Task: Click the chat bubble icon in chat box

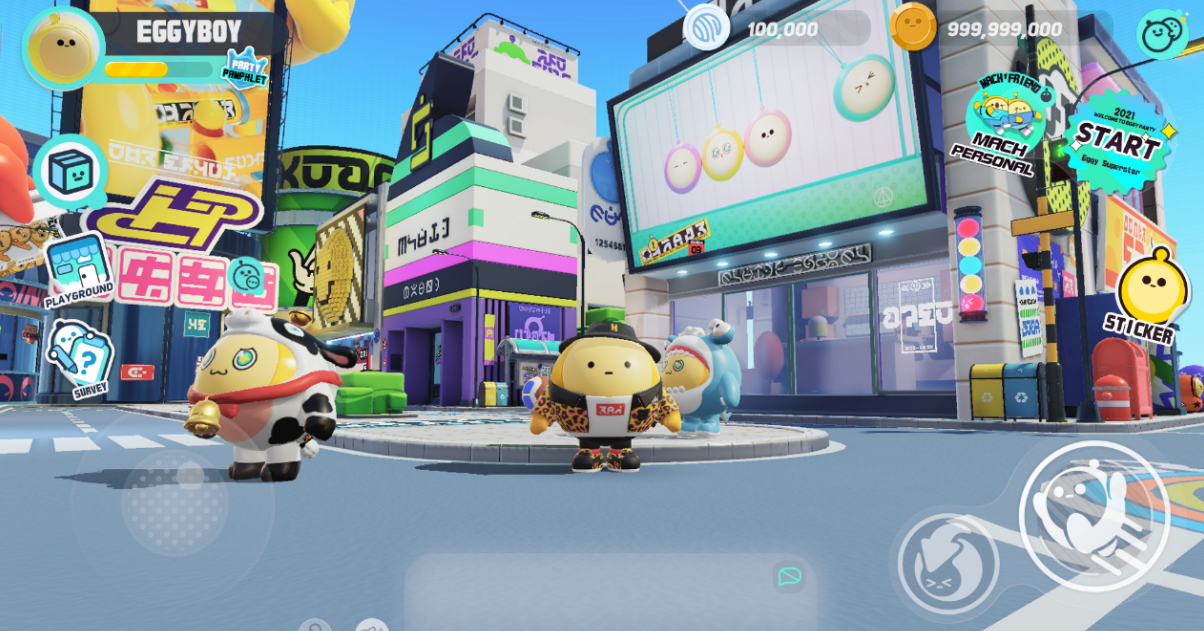Action: pos(789,576)
